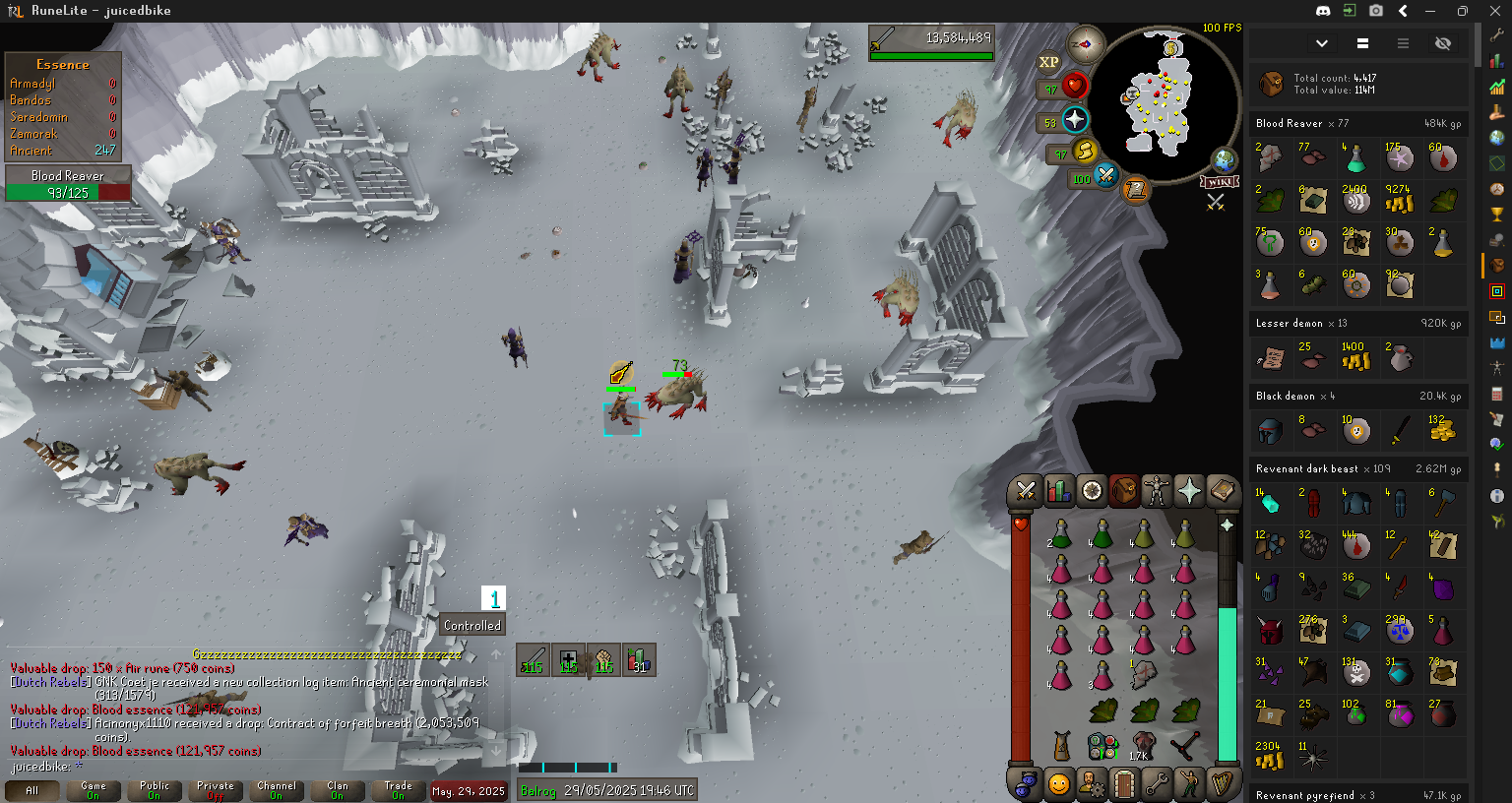Toggle run with the boot orb
Screen dimensions: 1512x803
[x=1085, y=151]
